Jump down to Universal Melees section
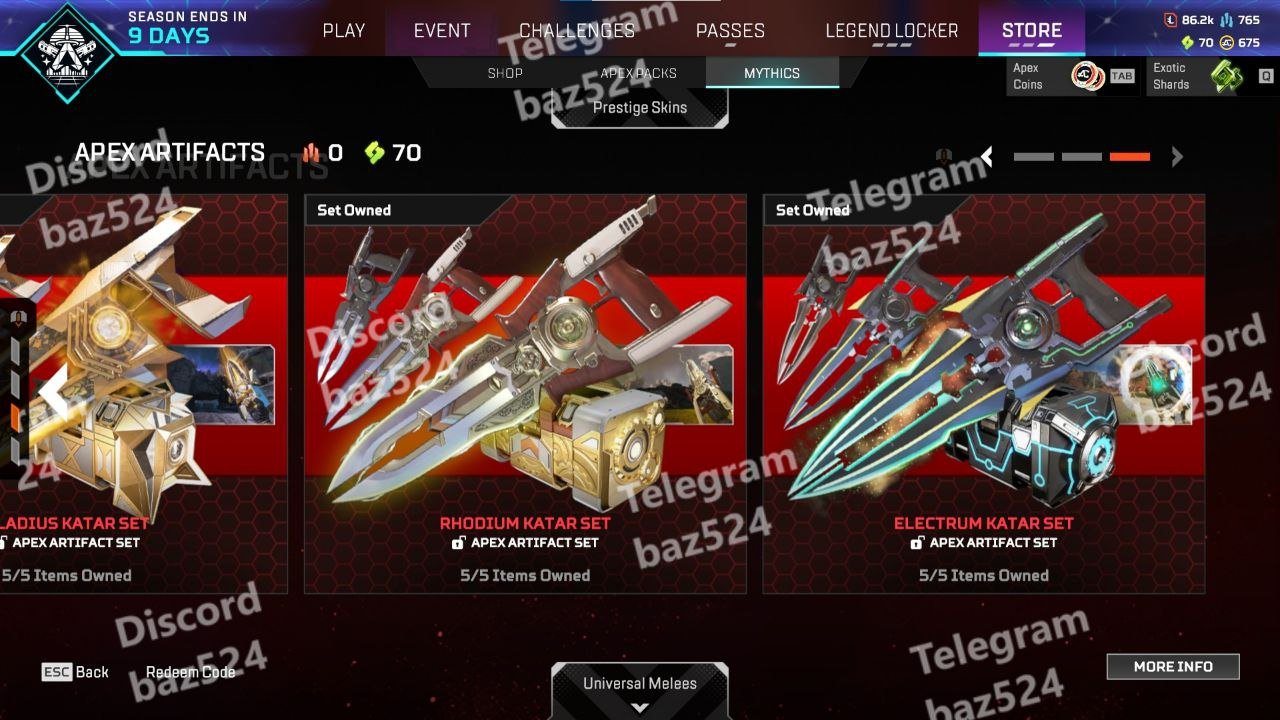Viewport: 1280px width, 720px height. [640, 690]
